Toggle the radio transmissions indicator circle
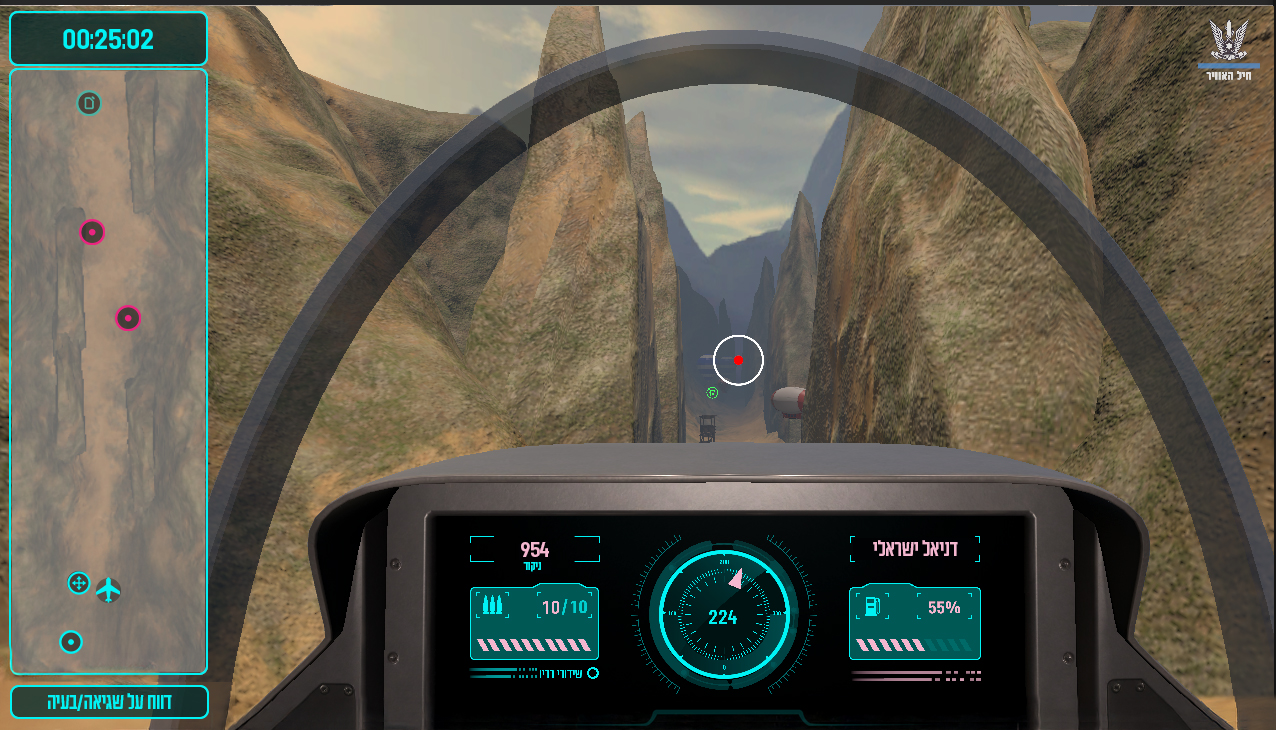 pyautogui.click(x=593, y=673)
